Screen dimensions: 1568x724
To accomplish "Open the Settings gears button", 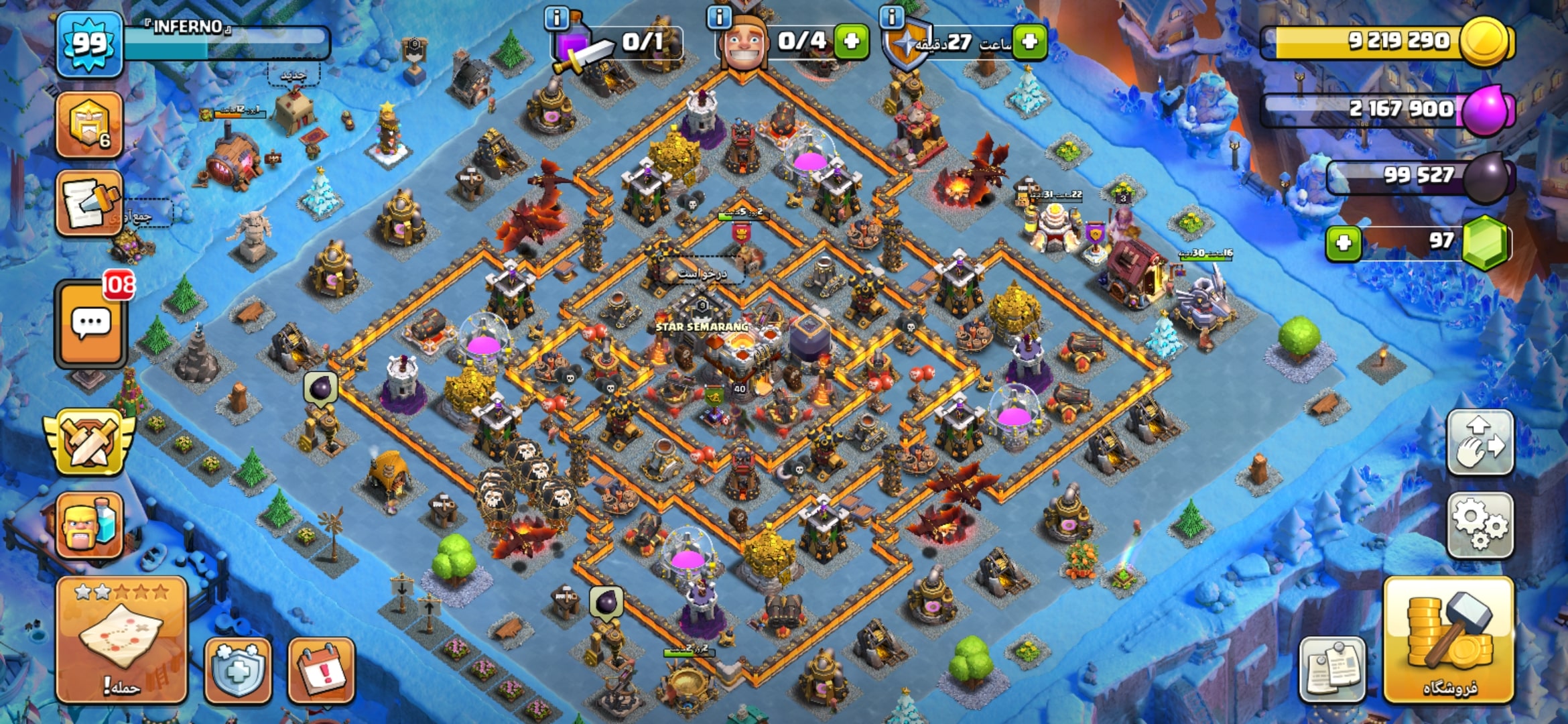I will (1480, 526).
